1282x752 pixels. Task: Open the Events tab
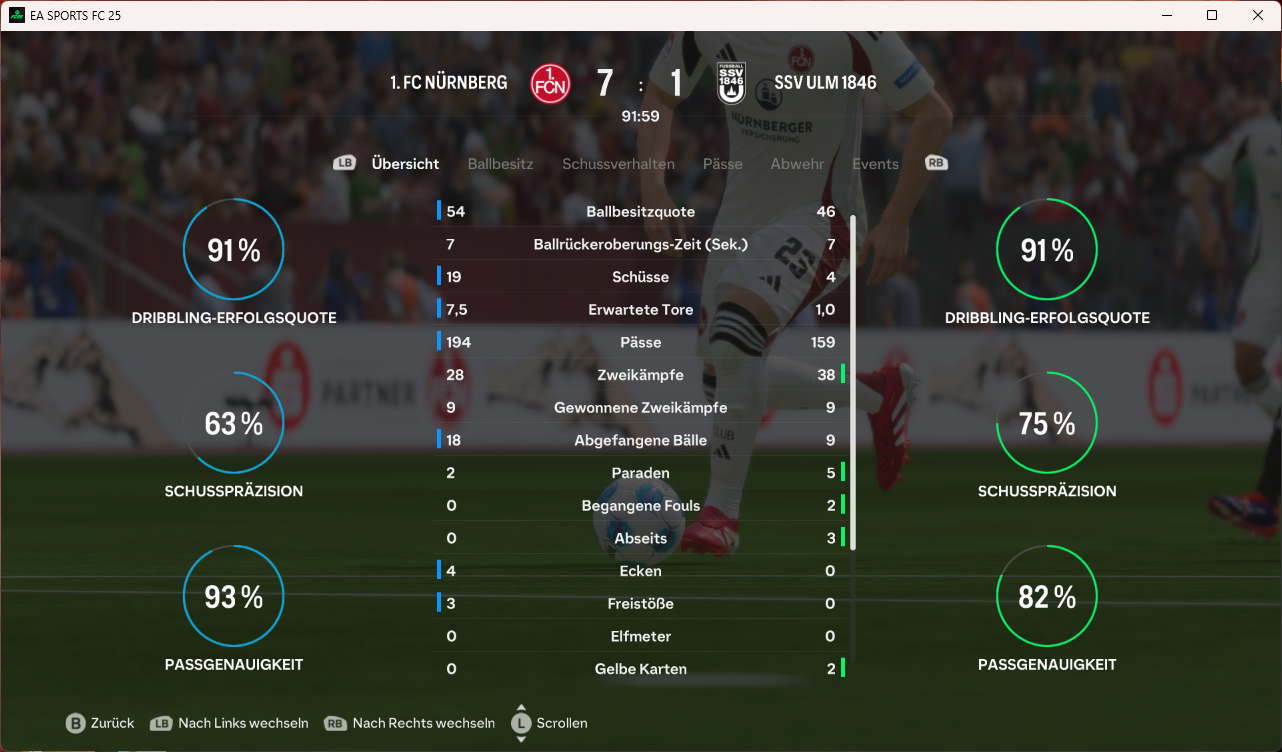click(875, 164)
